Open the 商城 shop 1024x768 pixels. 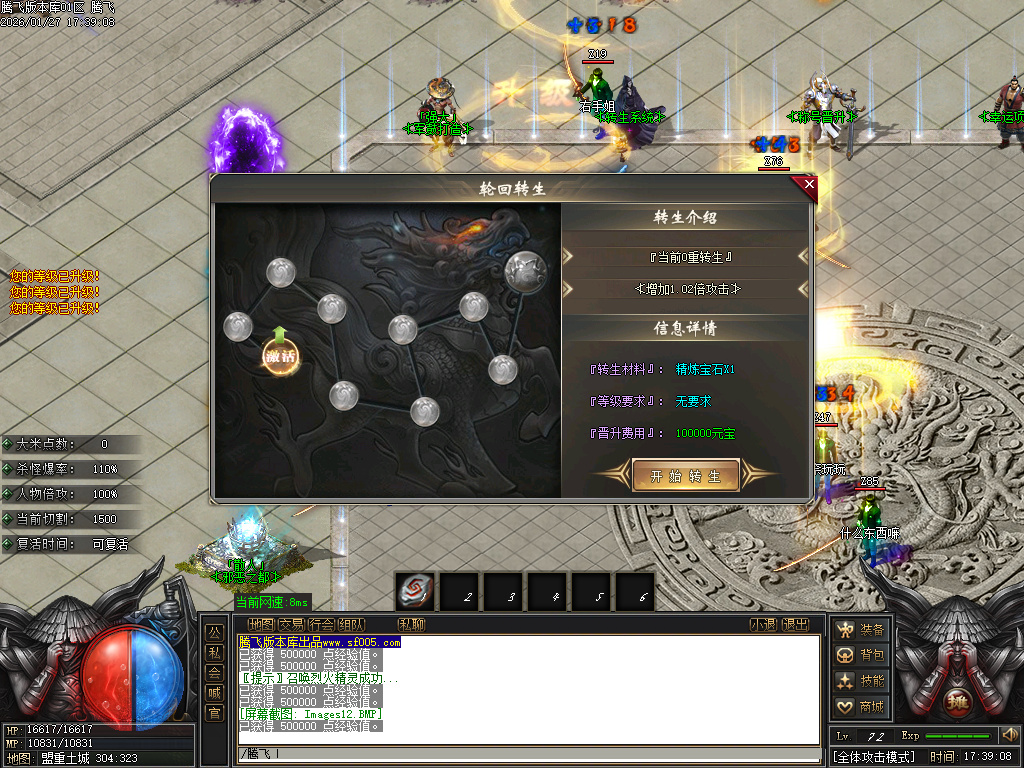pos(861,707)
